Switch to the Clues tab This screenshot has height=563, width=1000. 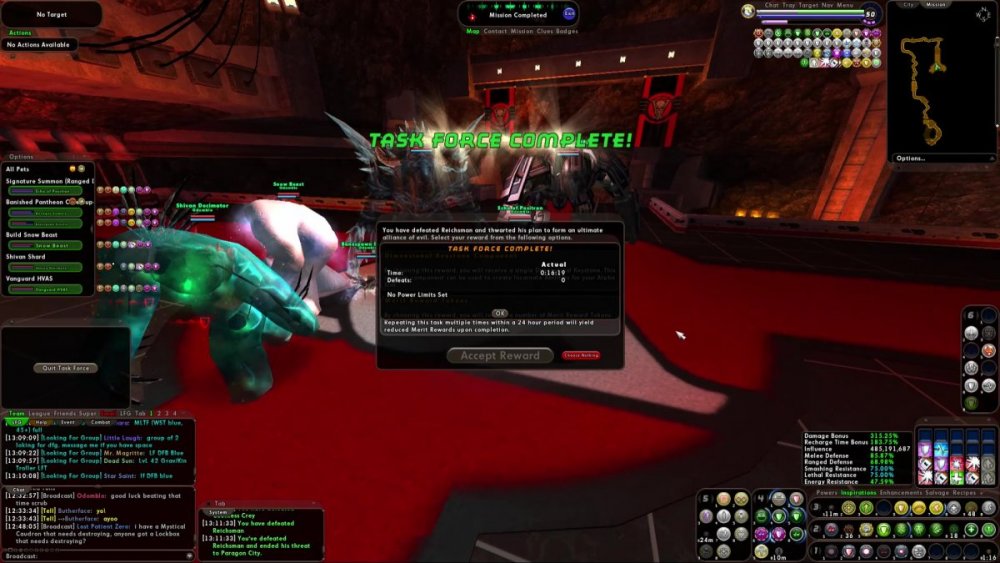point(545,31)
